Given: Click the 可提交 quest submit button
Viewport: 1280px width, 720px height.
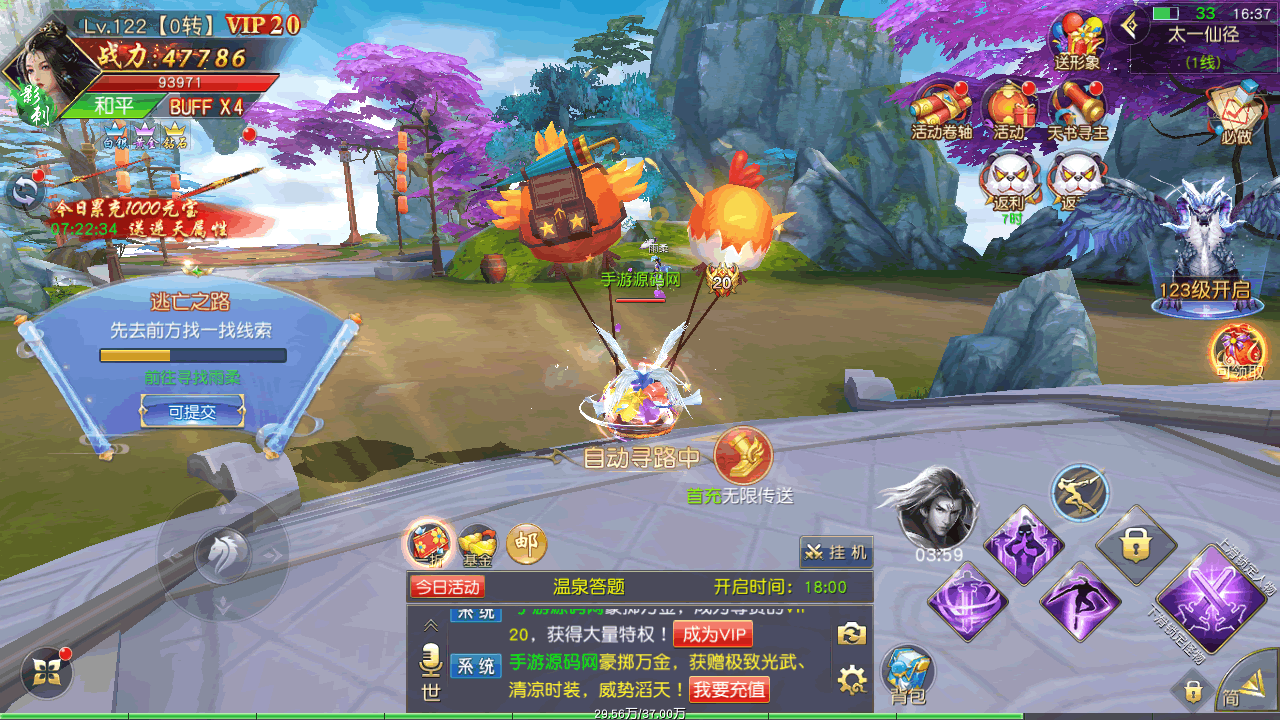Looking at the screenshot, I should click(x=192, y=411).
